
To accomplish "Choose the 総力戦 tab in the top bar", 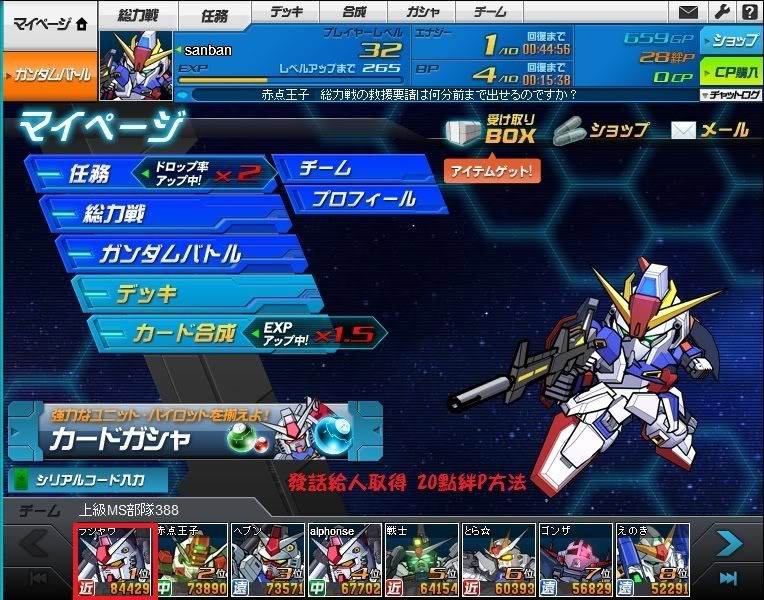I will [138, 15].
